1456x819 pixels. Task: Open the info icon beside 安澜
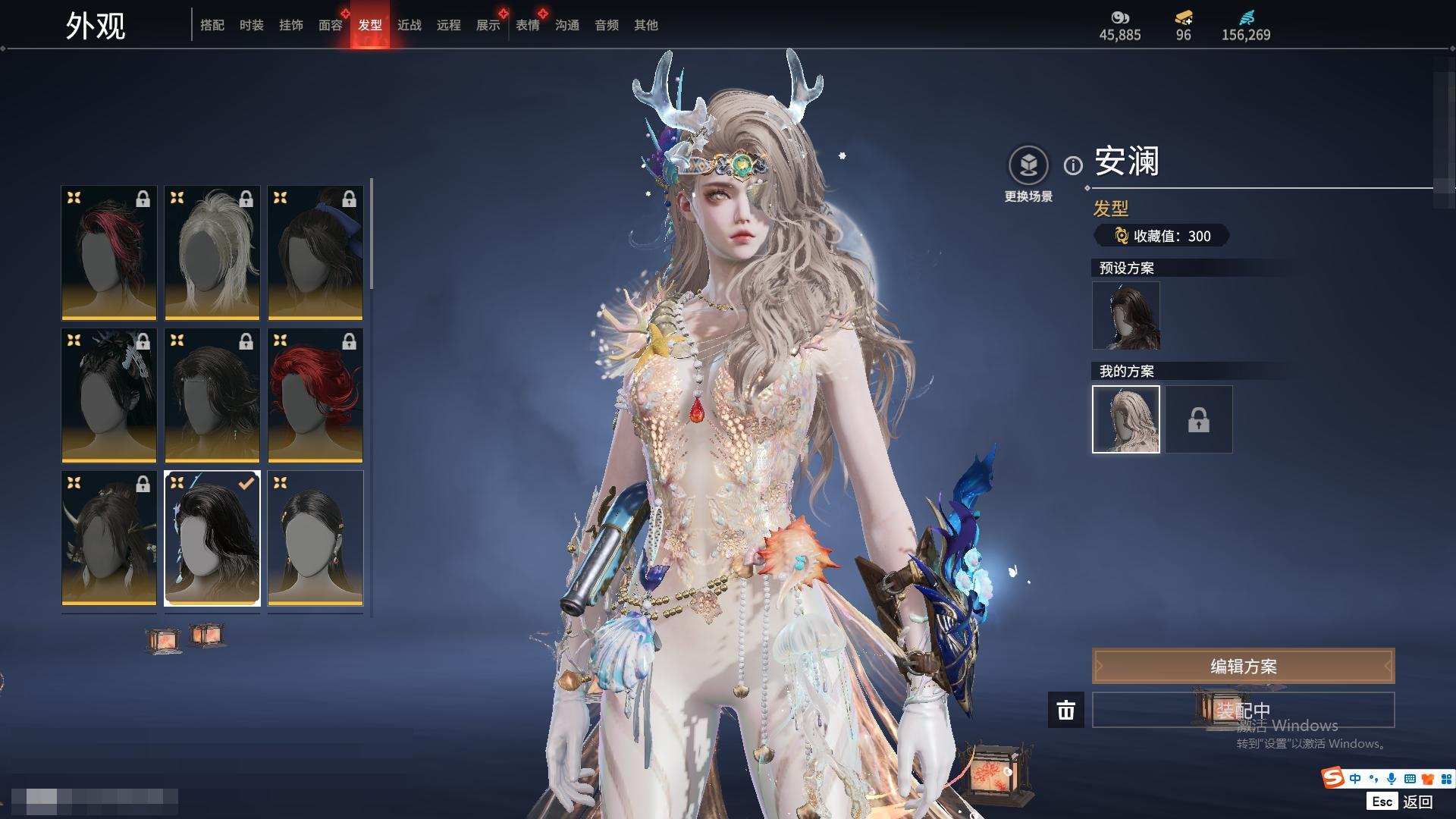1073,165
